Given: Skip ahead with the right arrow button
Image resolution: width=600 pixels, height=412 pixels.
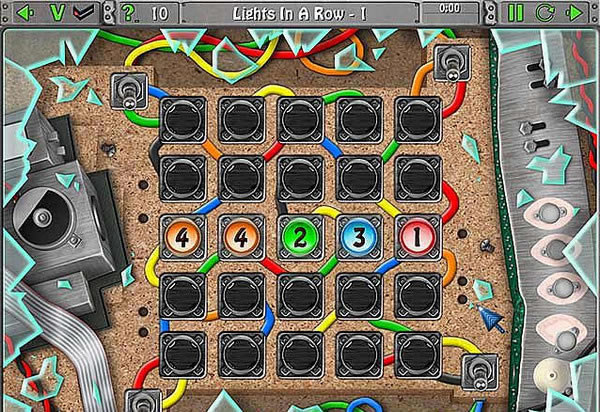Looking at the screenshot, I should pyautogui.click(x=574, y=13).
